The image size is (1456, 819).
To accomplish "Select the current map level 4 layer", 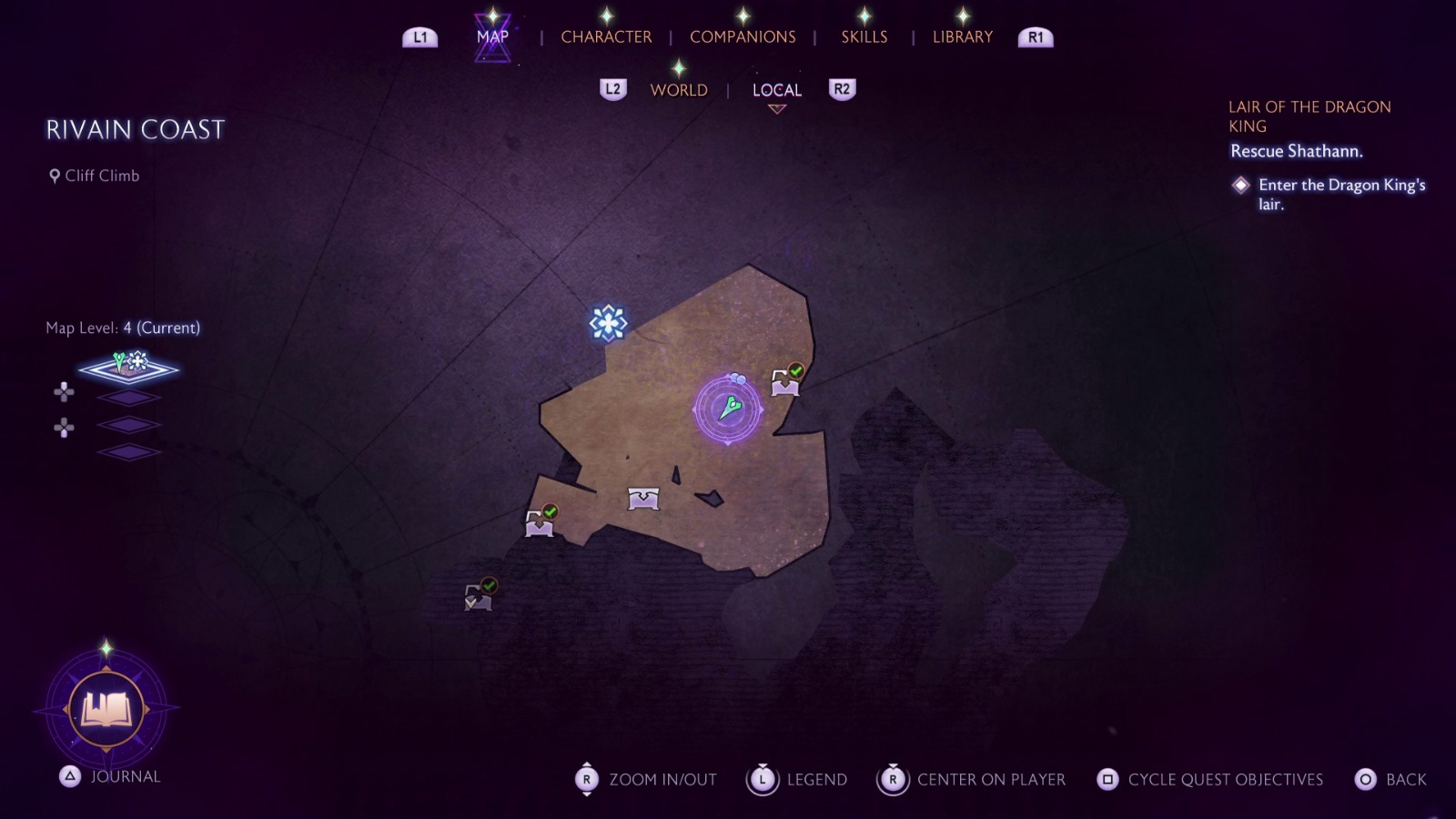I will click(128, 368).
